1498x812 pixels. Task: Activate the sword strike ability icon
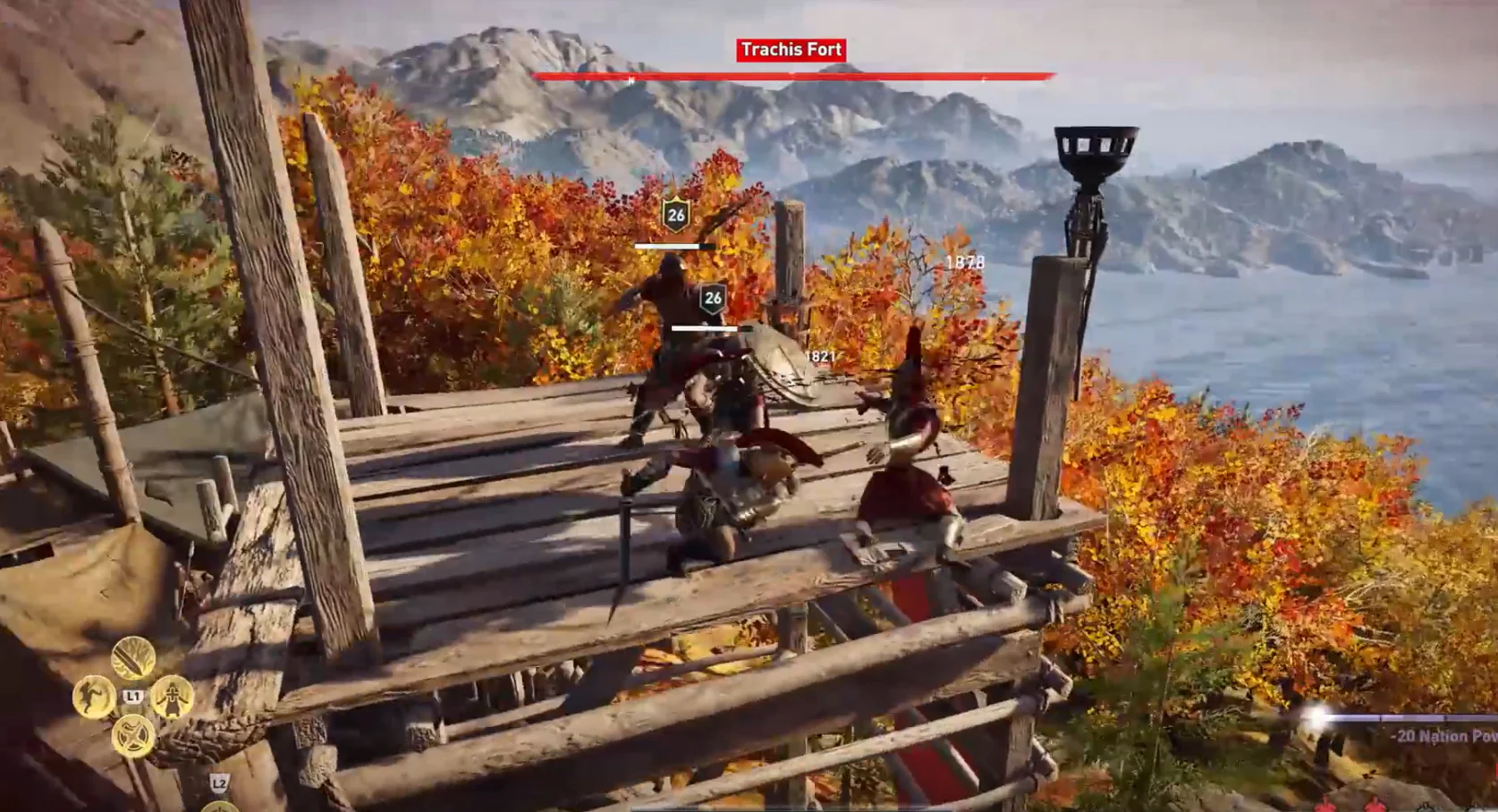tap(133, 659)
